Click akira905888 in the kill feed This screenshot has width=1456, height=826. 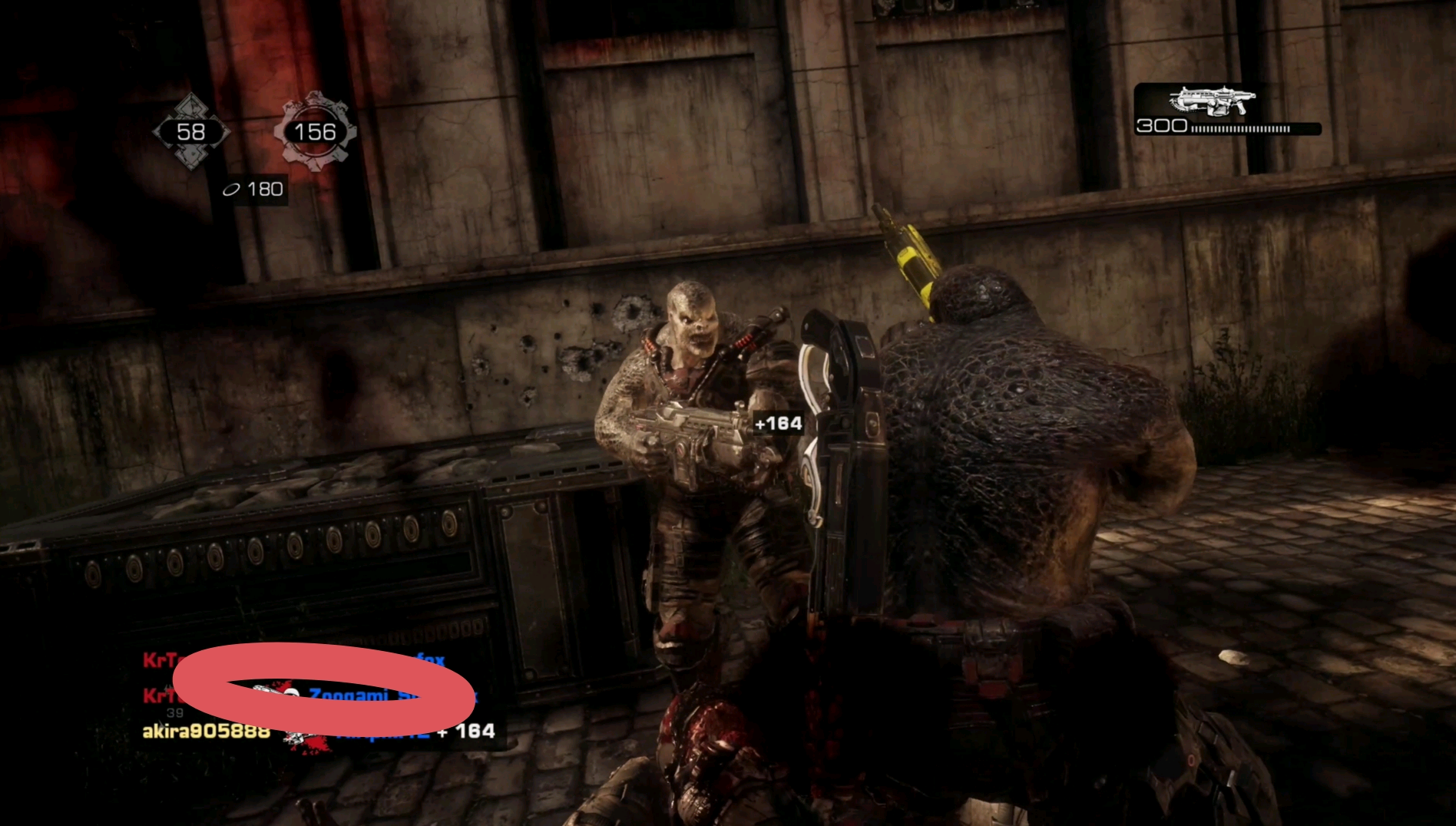click(206, 731)
